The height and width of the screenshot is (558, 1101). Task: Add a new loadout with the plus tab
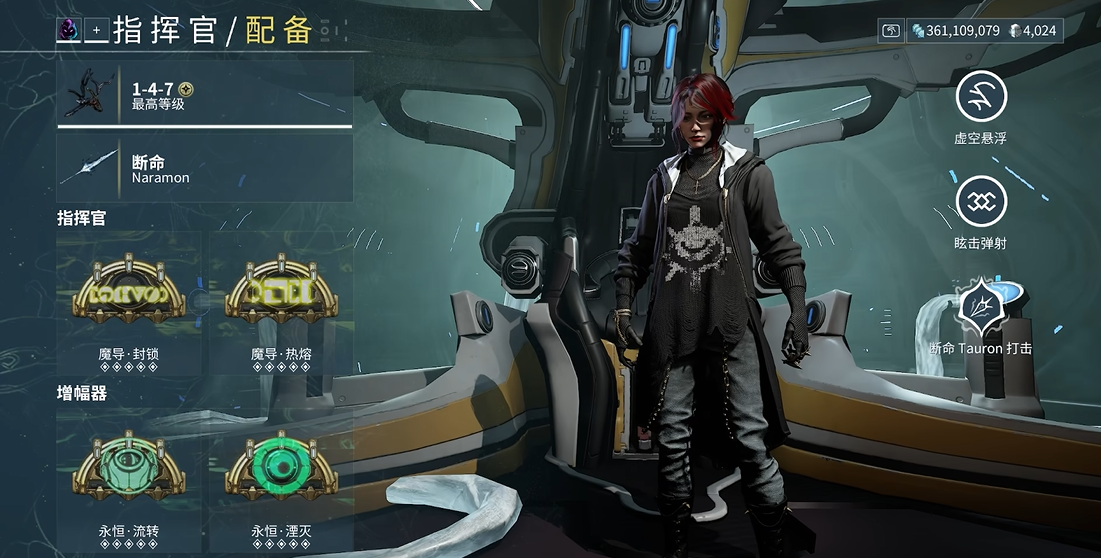97,30
